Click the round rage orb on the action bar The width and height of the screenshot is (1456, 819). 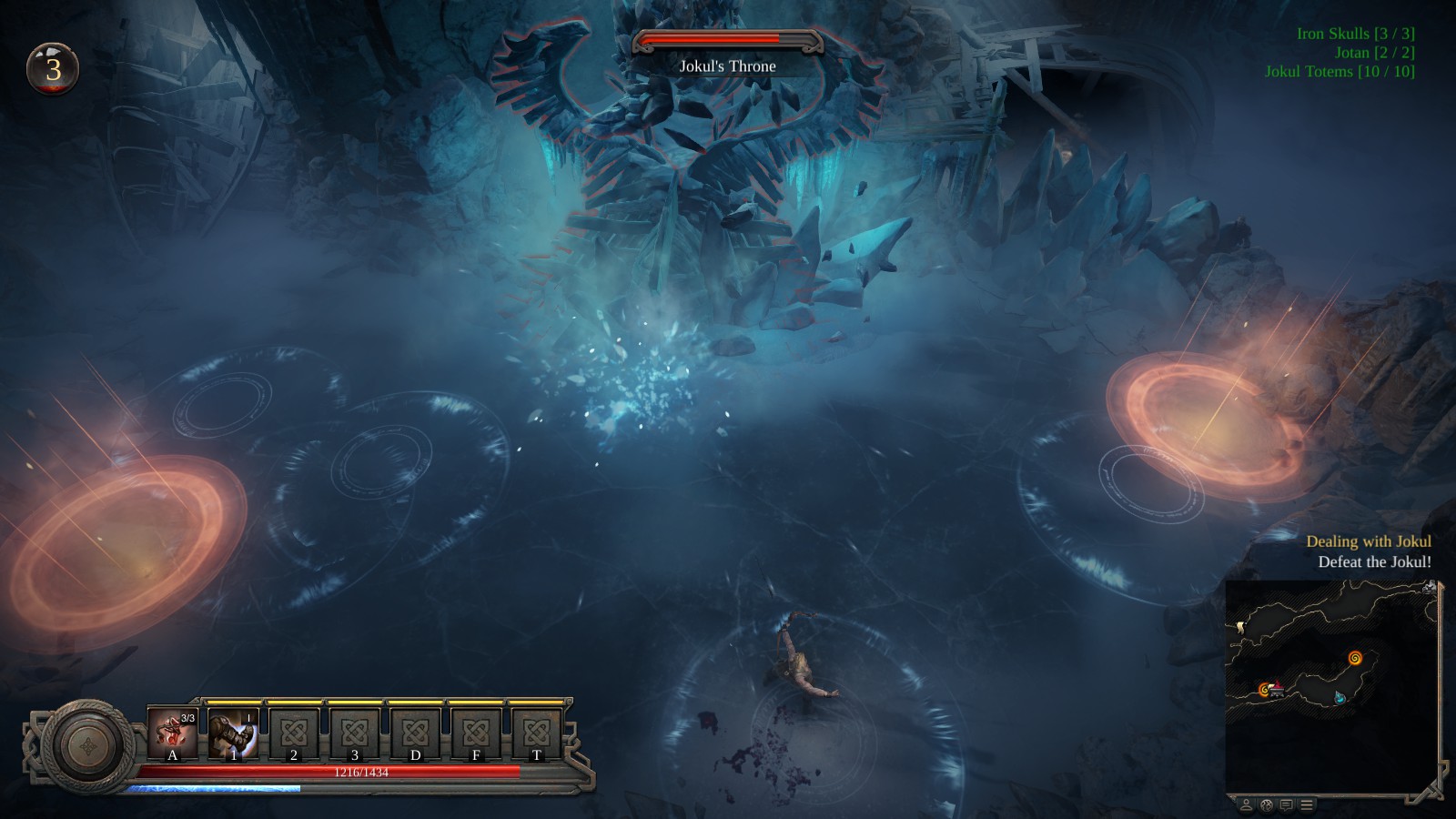(87, 746)
